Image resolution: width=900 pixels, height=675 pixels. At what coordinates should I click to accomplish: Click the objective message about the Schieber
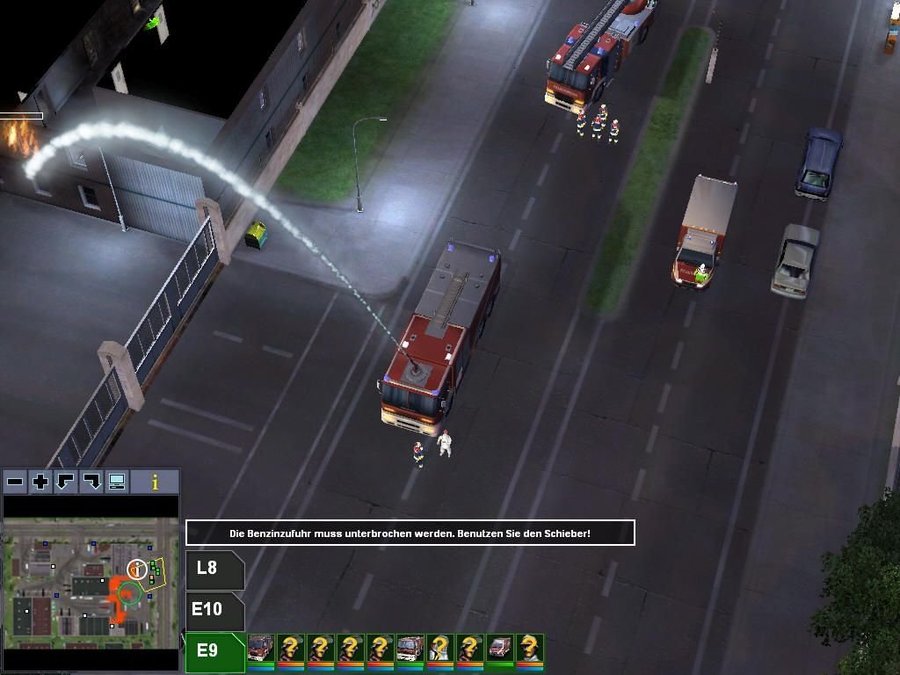(410, 533)
